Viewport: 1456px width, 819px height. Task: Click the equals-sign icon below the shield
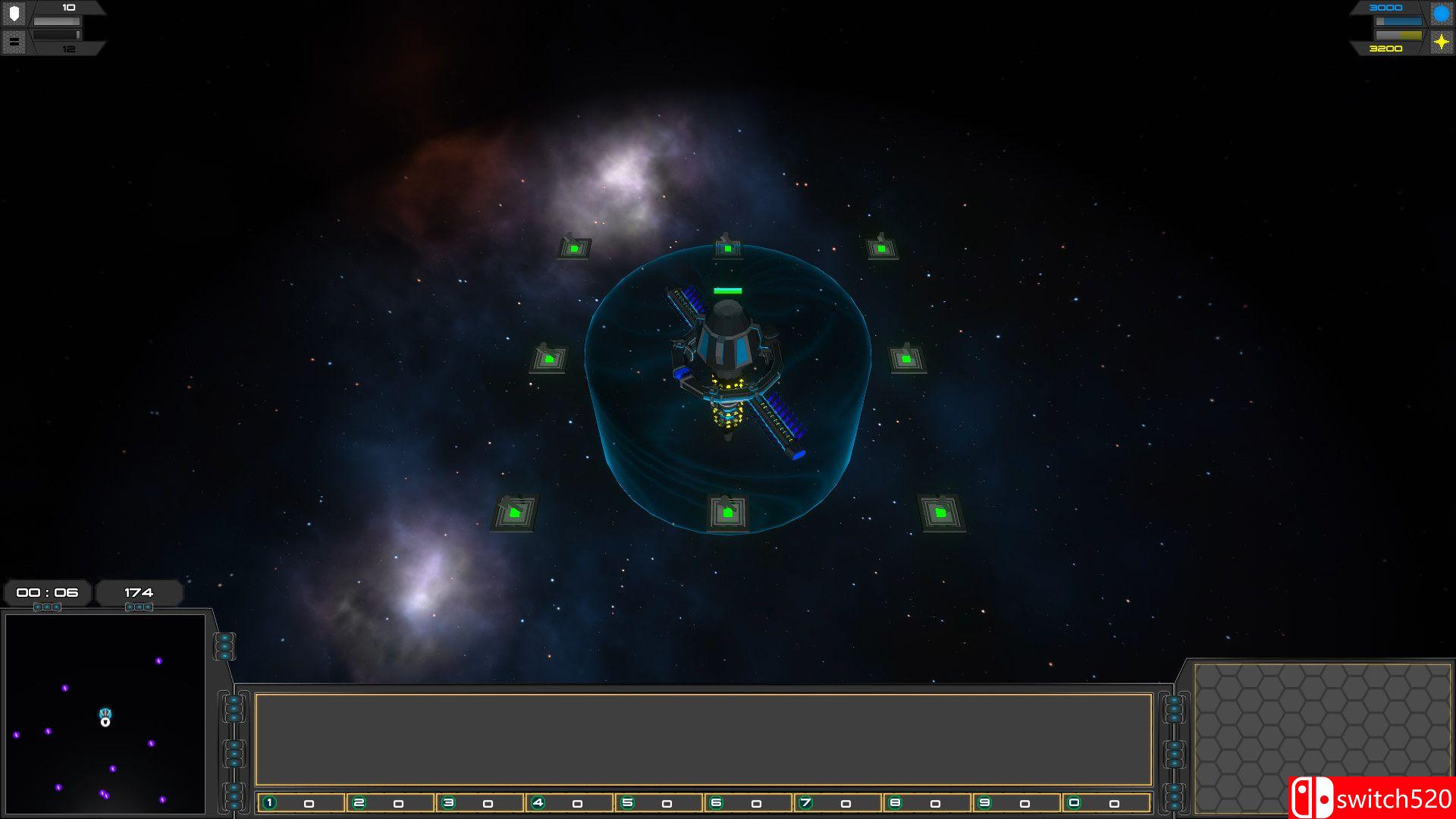click(14, 42)
